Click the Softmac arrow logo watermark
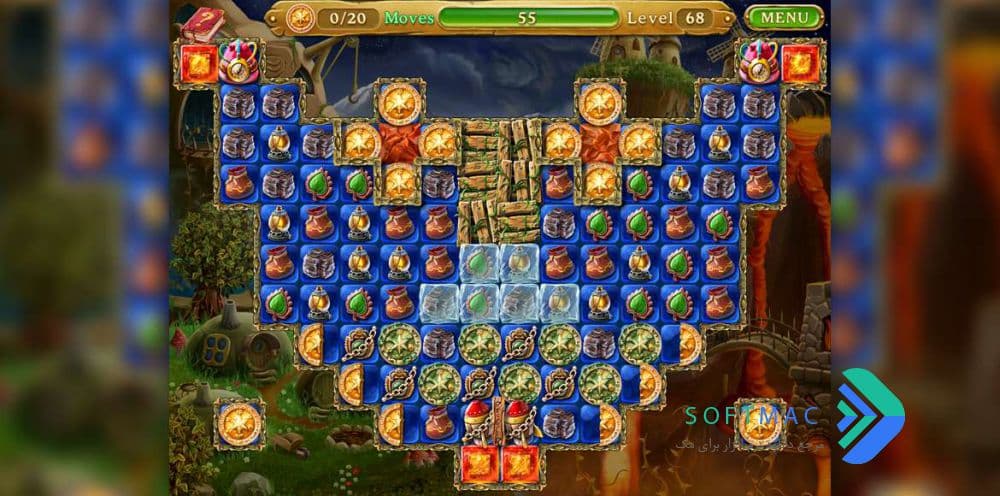This screenshot has width=1000, height=496. pyautogui.click(x=870, y=415)
